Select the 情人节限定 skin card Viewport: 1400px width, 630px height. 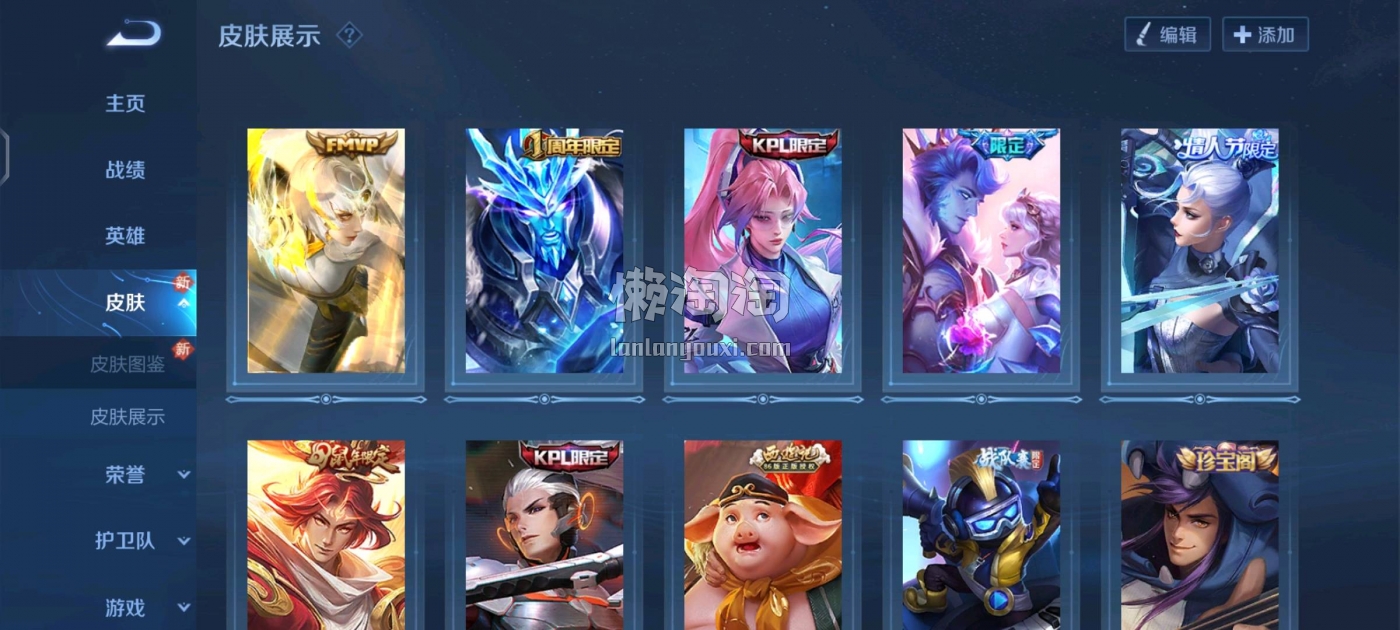(x=1200, y=251)
